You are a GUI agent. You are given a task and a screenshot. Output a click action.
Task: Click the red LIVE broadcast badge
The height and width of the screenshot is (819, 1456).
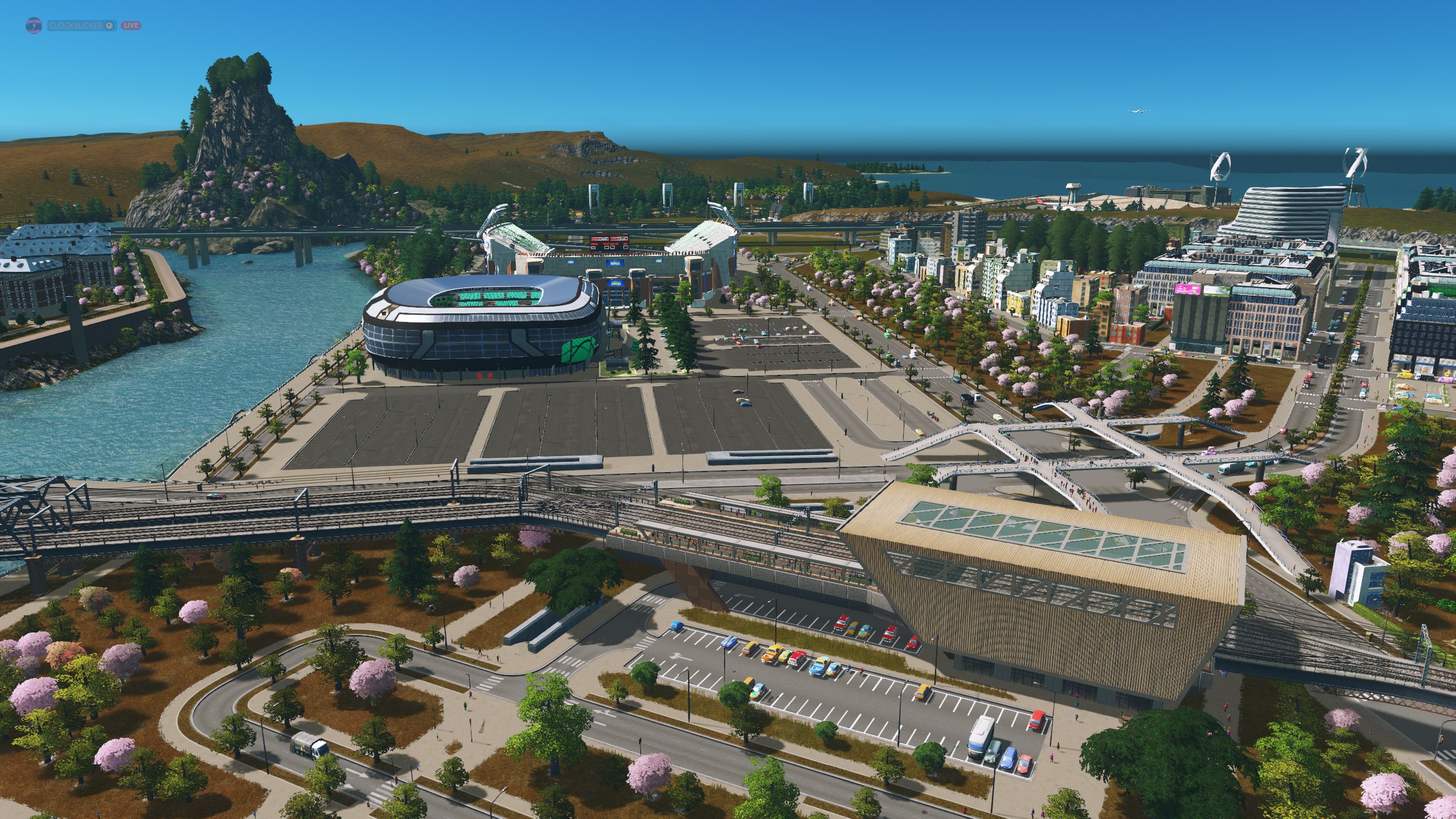coord(131,26)
